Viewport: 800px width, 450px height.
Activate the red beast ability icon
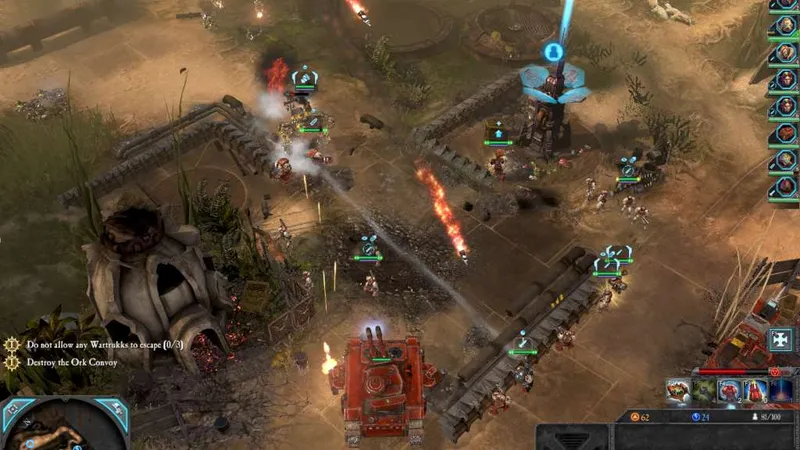tap(678, 392)
